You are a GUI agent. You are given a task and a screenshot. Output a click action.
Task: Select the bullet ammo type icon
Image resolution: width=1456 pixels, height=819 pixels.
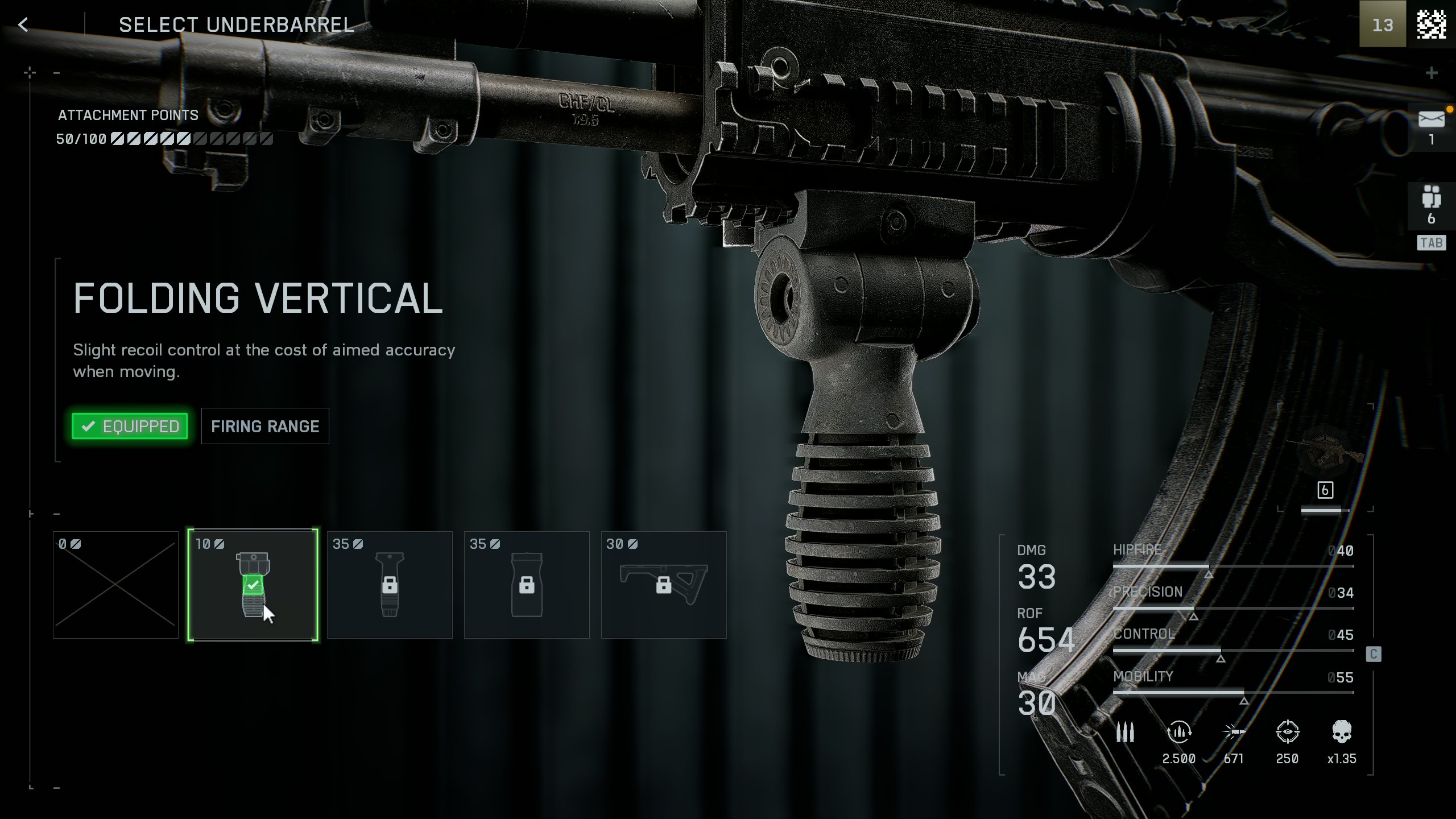(1126, 733)
